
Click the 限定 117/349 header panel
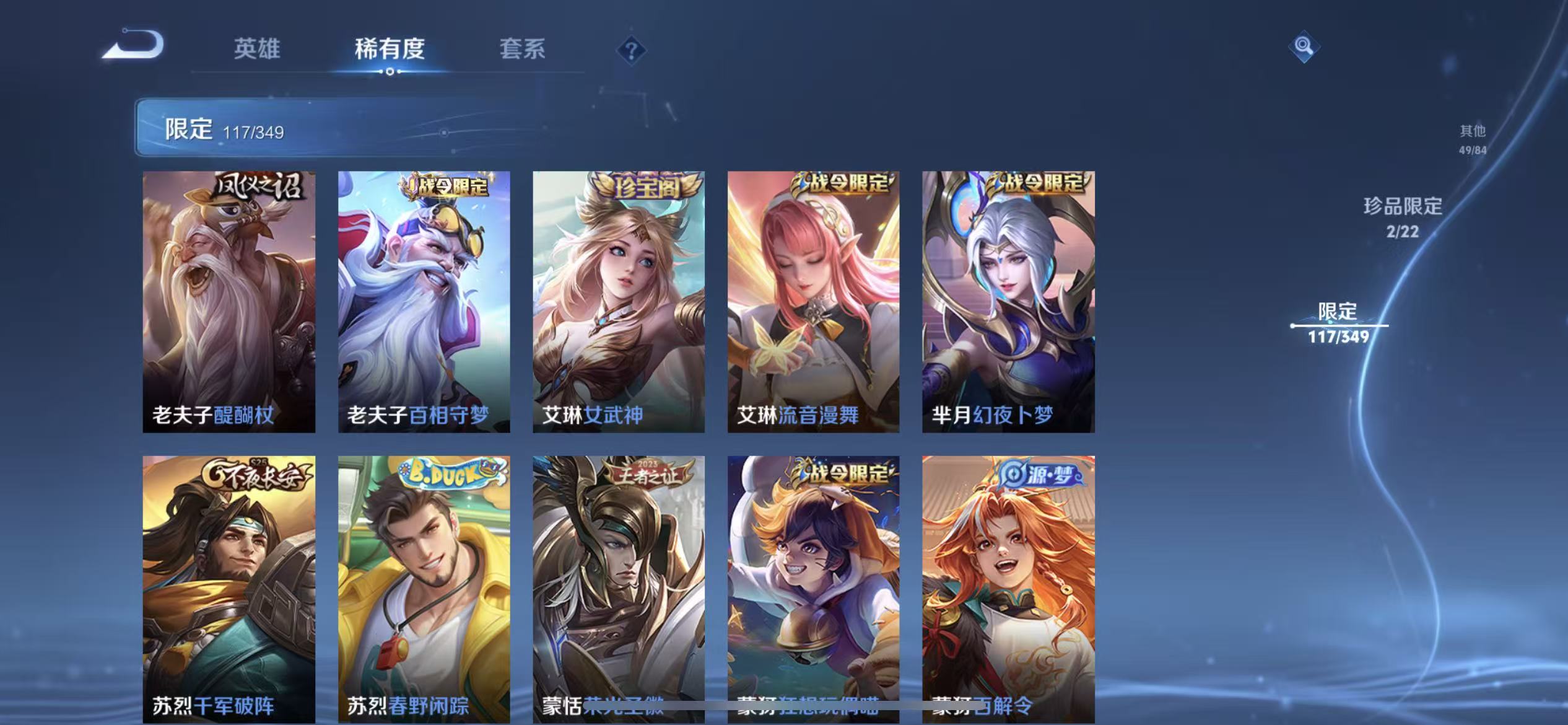click(223, 130)
